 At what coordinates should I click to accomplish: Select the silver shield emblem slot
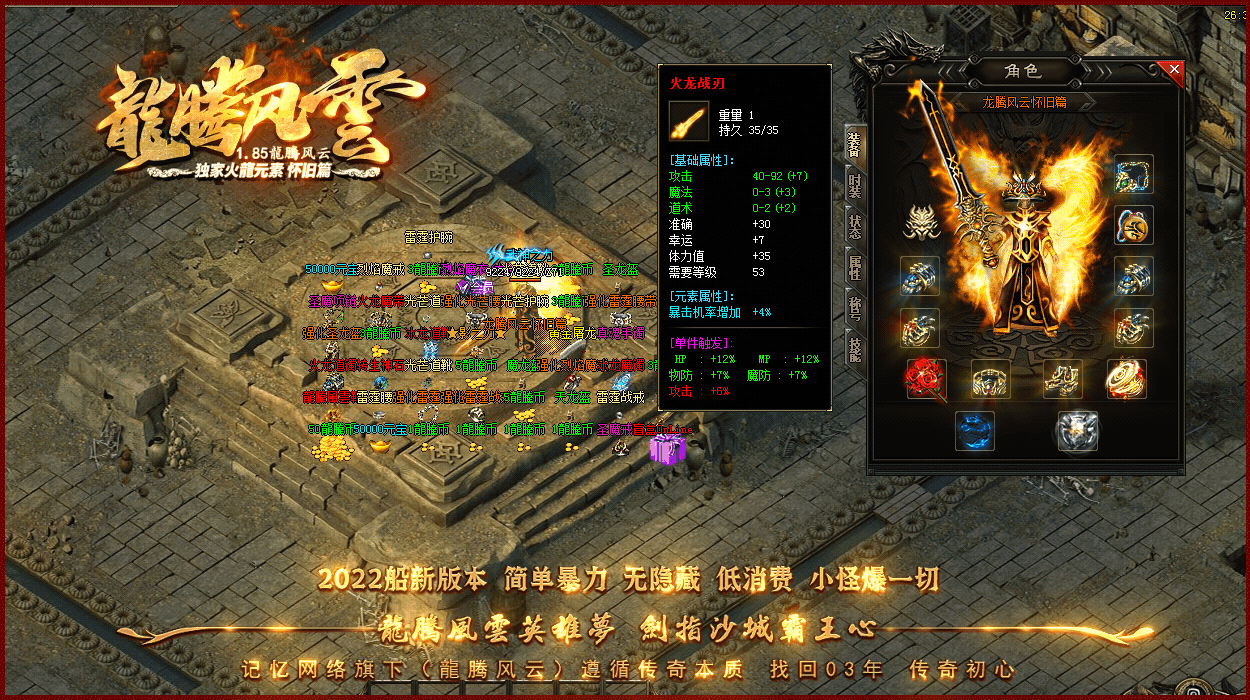click(1077, 431)
